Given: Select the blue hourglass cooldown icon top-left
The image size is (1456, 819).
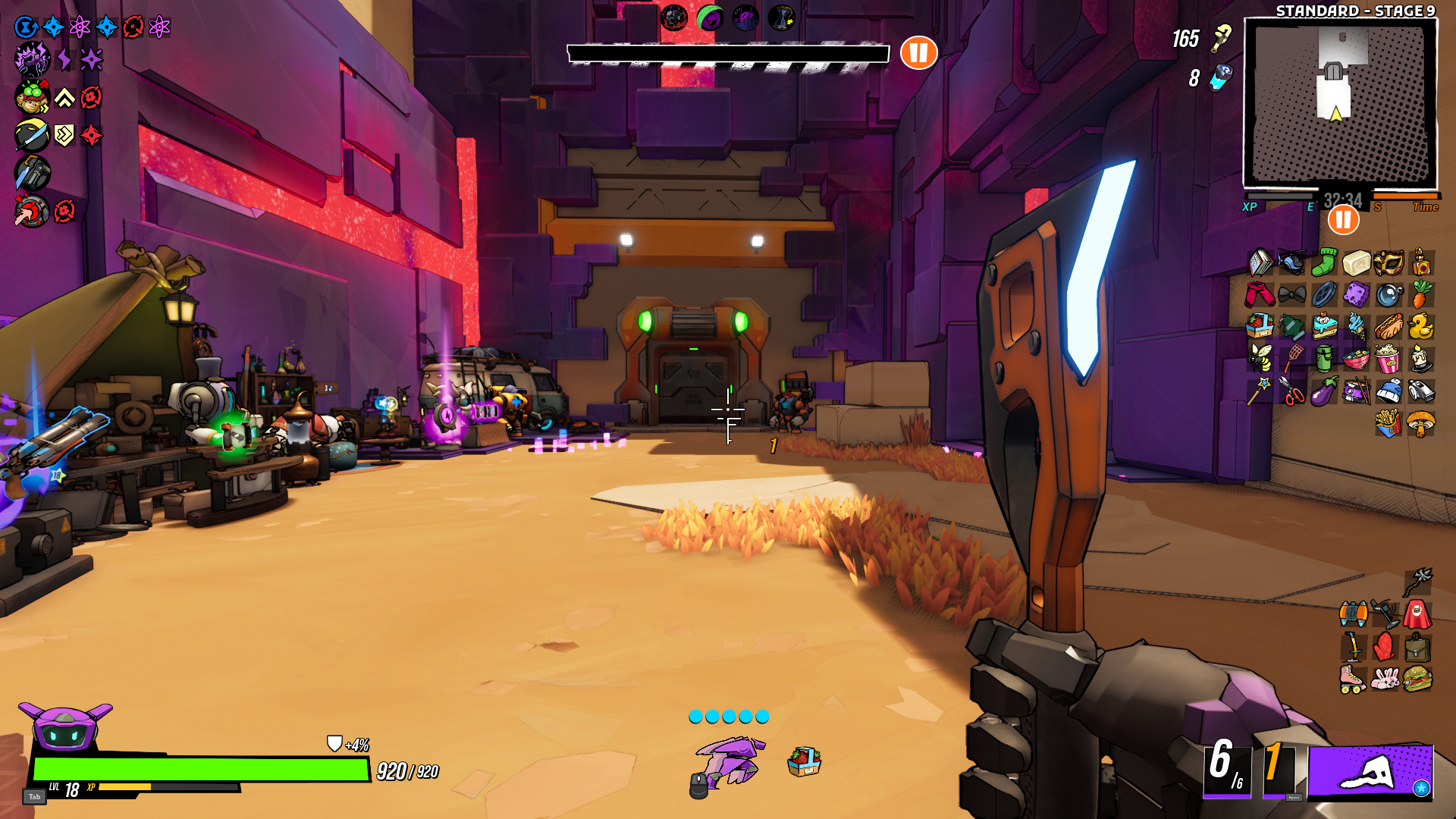Looking at the screenshot, I should pyautogui.click(x=25, y=27).
